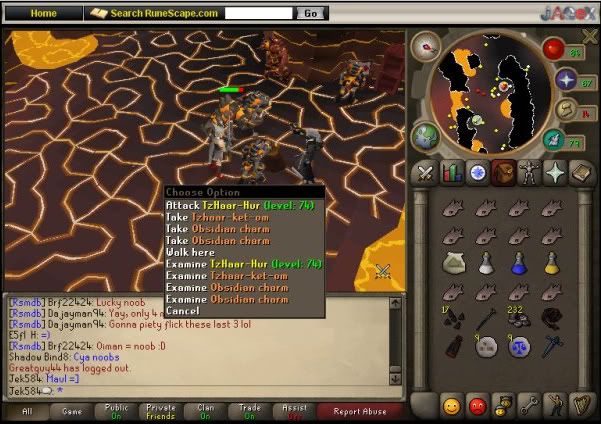Image resolution: width=601 pixels, height=424 pixels.
Task: Toggle the Private chat filter
Action: pos(161,411)
